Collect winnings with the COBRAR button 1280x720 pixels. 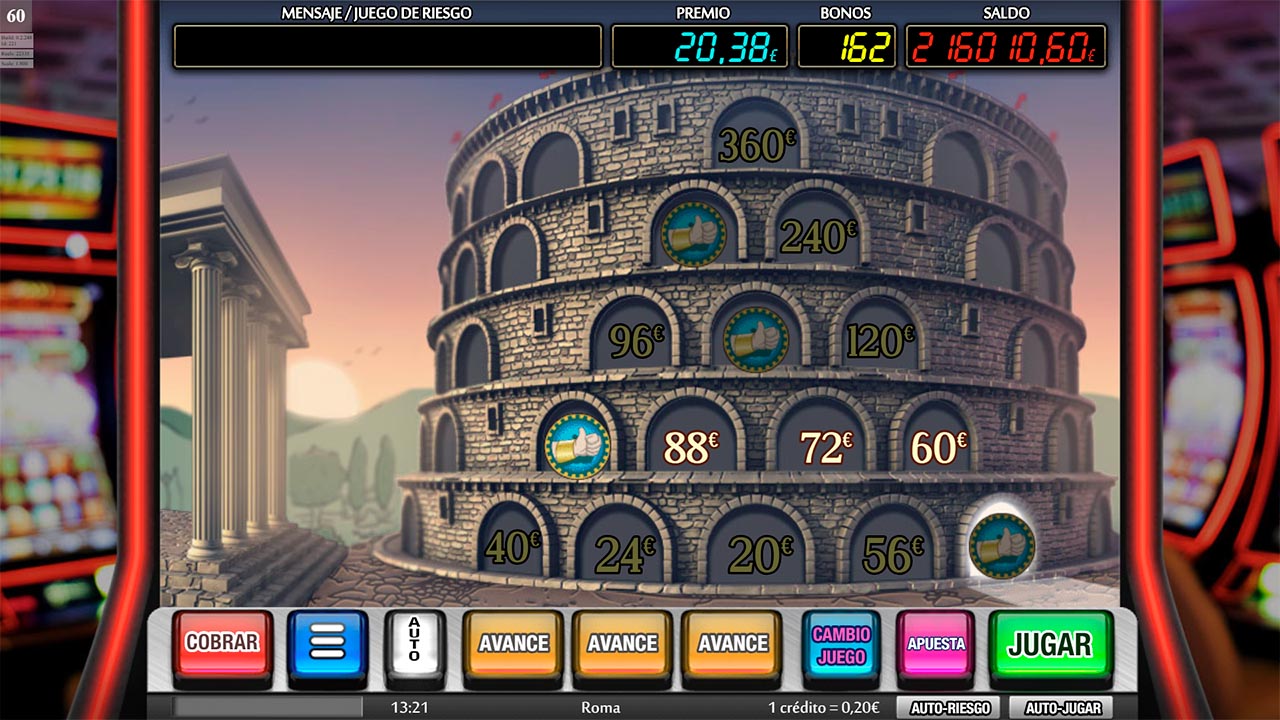tap(222, 643)
